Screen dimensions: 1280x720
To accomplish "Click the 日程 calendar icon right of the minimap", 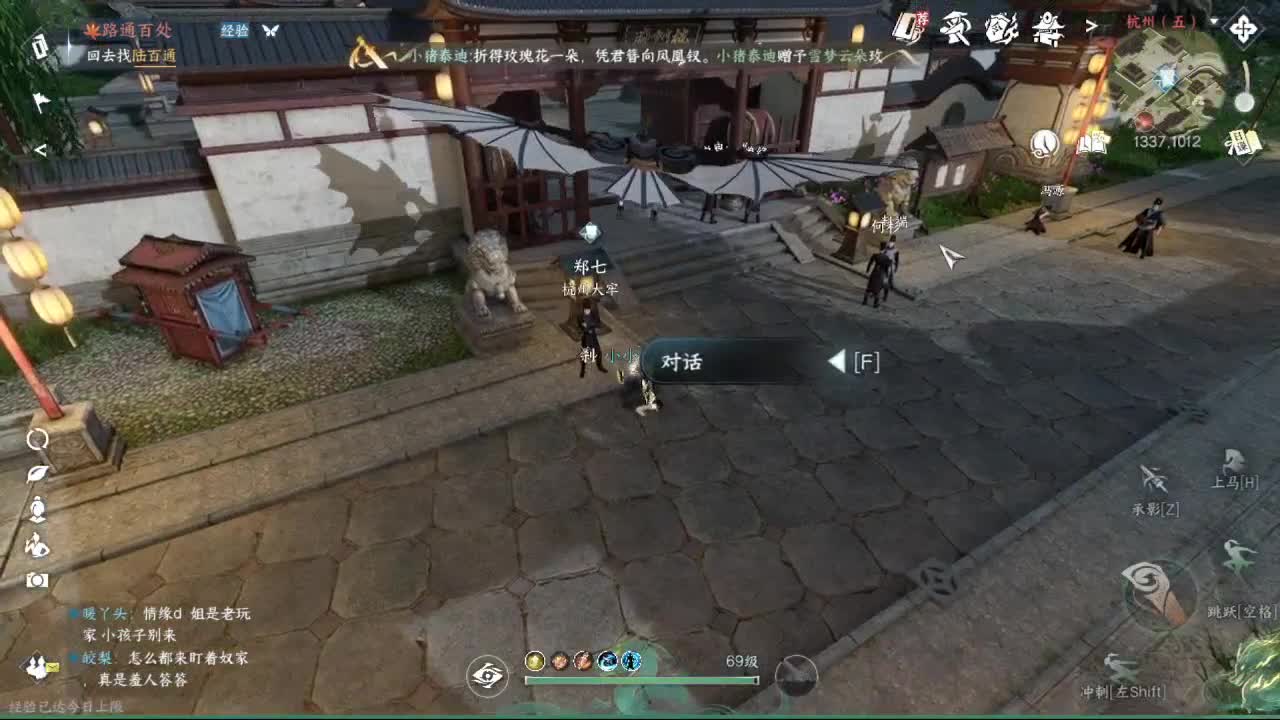I will [x=1244, y=142].
